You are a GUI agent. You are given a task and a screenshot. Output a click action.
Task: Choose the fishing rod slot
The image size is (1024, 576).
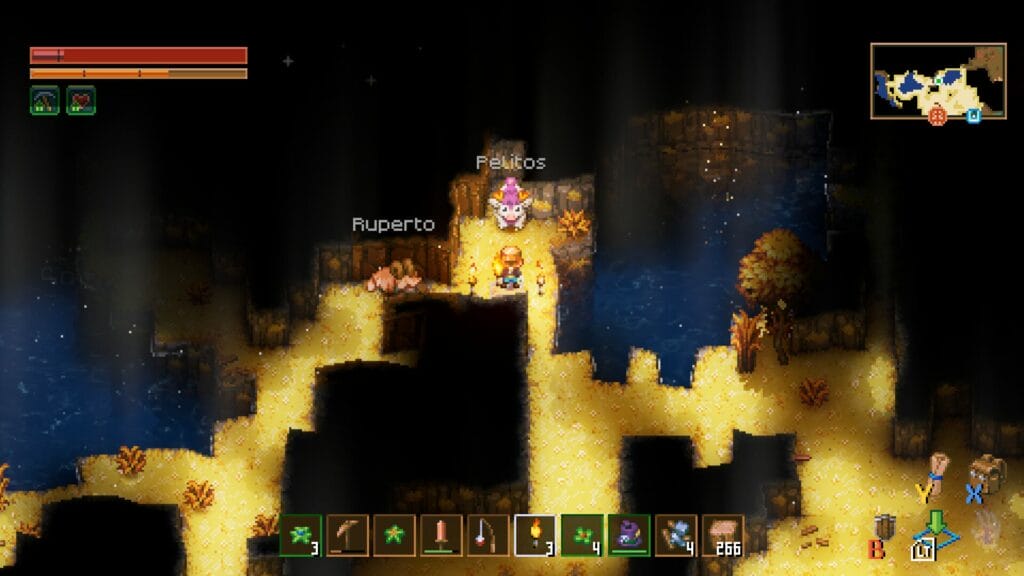tap(488, 535)
